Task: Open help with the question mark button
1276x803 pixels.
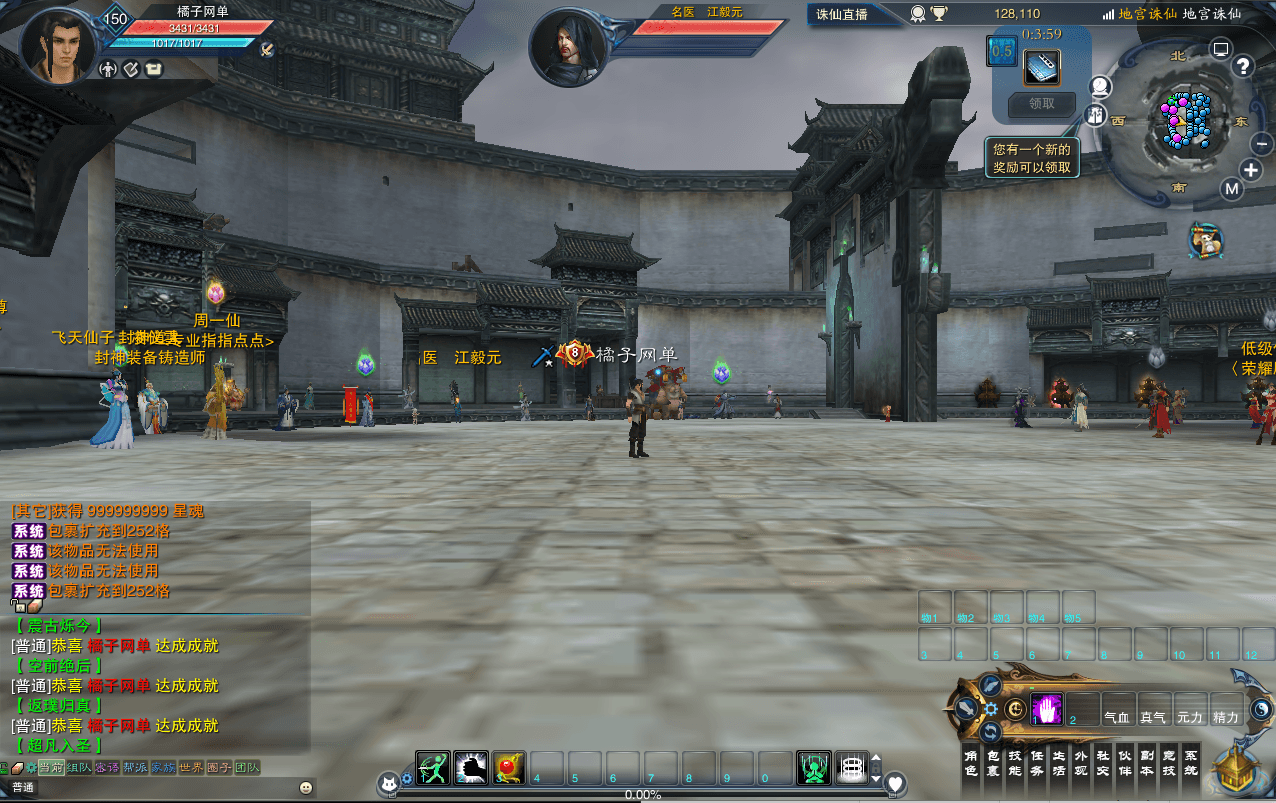Action: 1243,67
